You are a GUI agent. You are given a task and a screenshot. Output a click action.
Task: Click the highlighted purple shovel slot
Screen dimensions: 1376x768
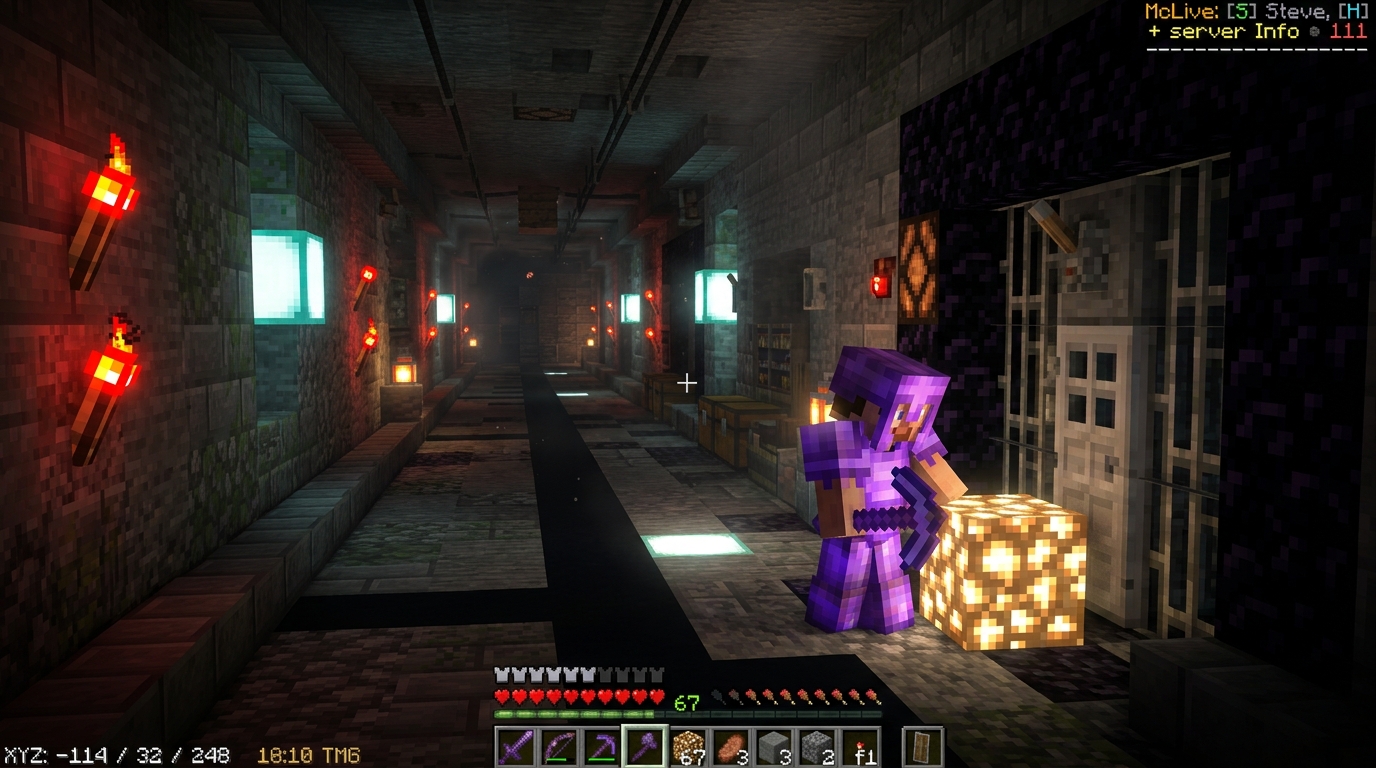[645, 747]
